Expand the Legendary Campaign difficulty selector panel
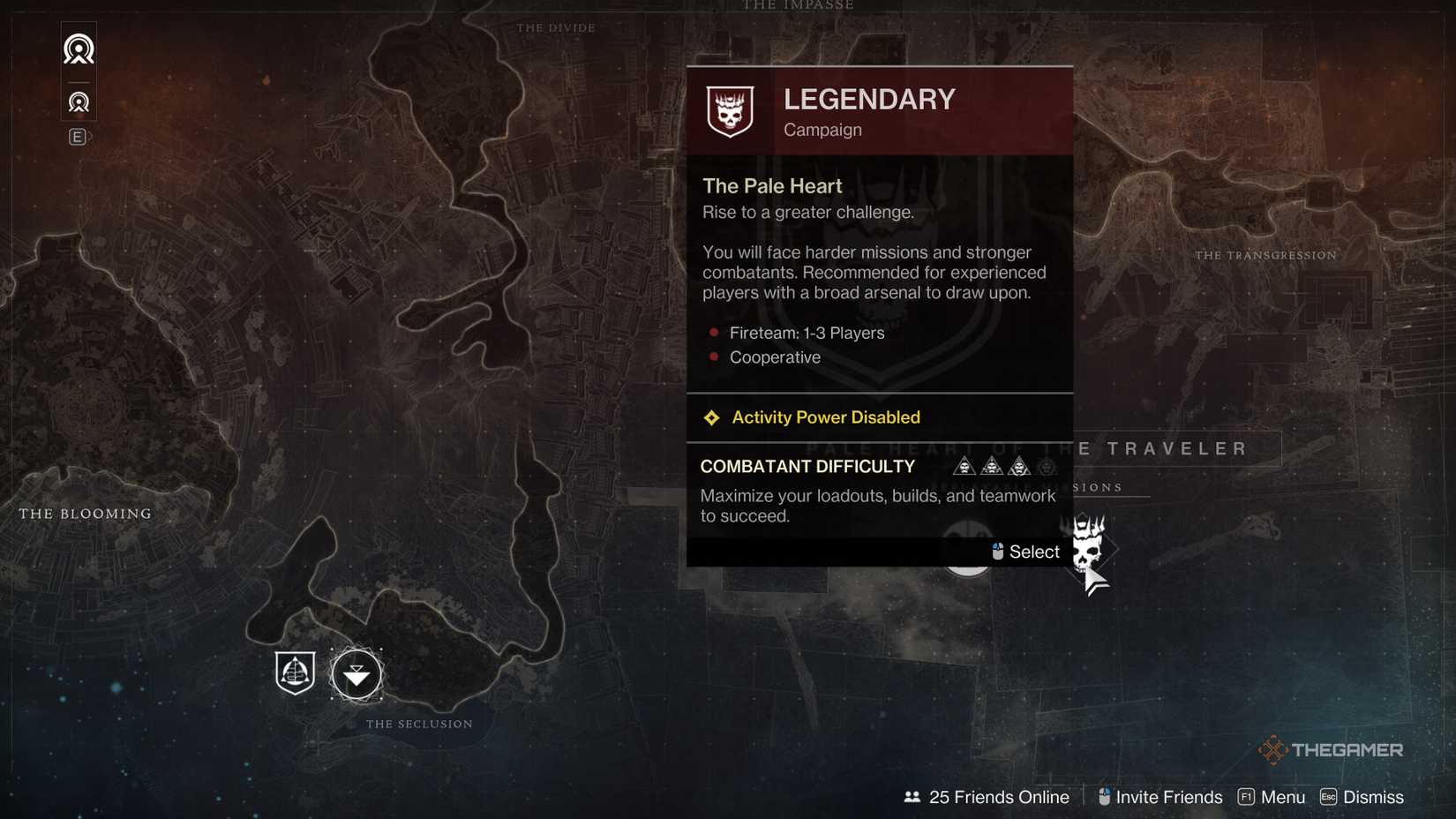Screen dimensions: 1456x819 [x=879, y=110]
